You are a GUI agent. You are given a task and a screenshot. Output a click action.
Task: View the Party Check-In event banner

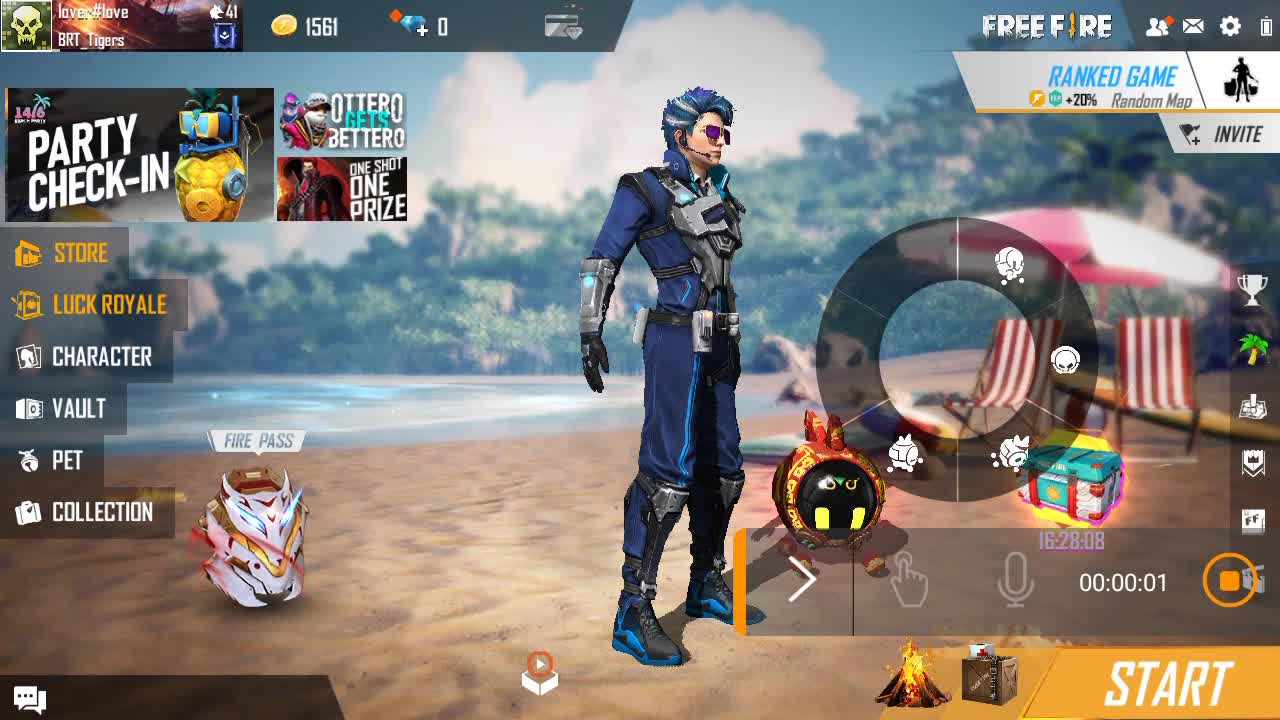pyautogui.click(x=139, y=154)
